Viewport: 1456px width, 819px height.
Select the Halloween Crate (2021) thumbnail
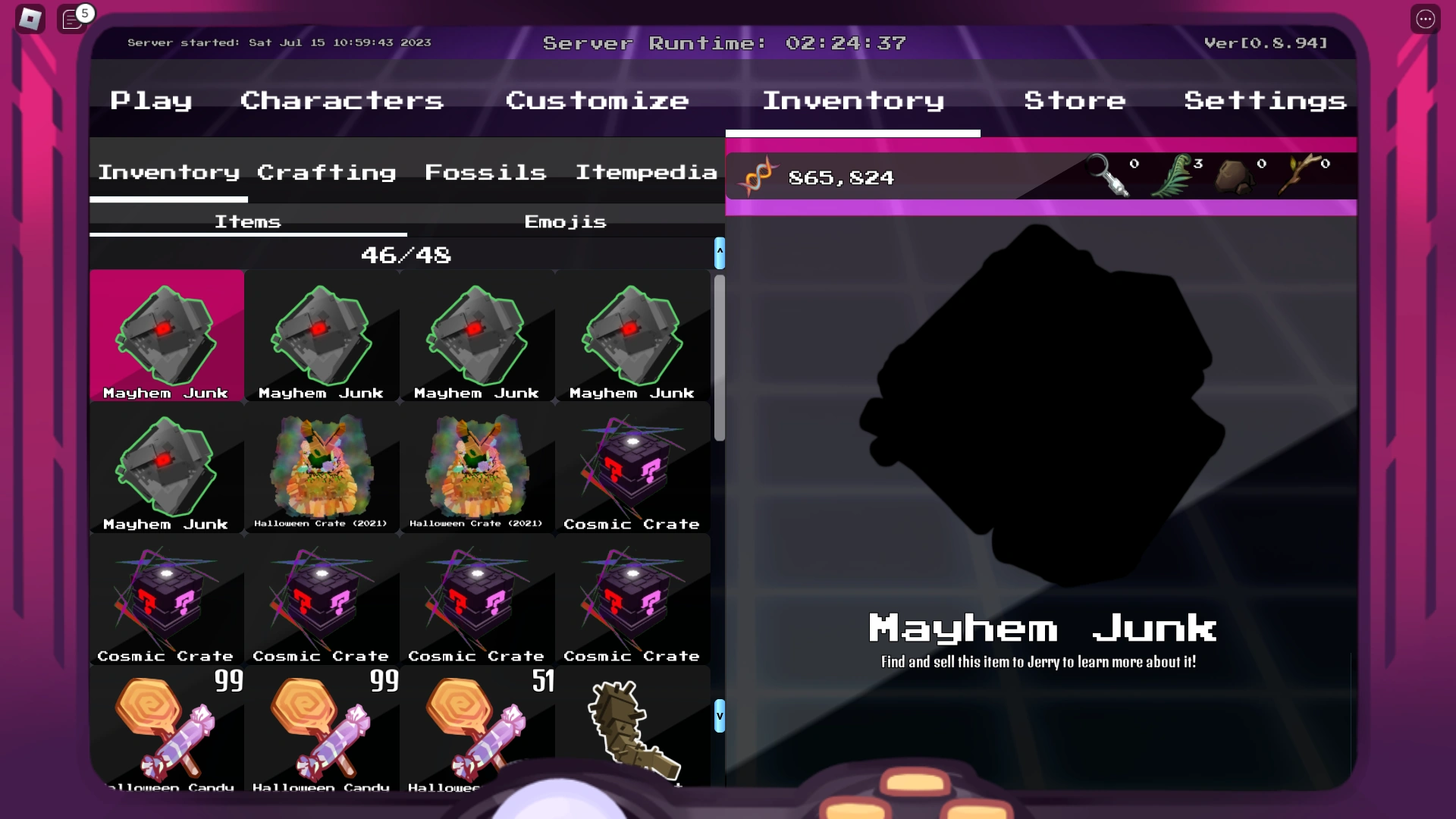coord(322,469)
